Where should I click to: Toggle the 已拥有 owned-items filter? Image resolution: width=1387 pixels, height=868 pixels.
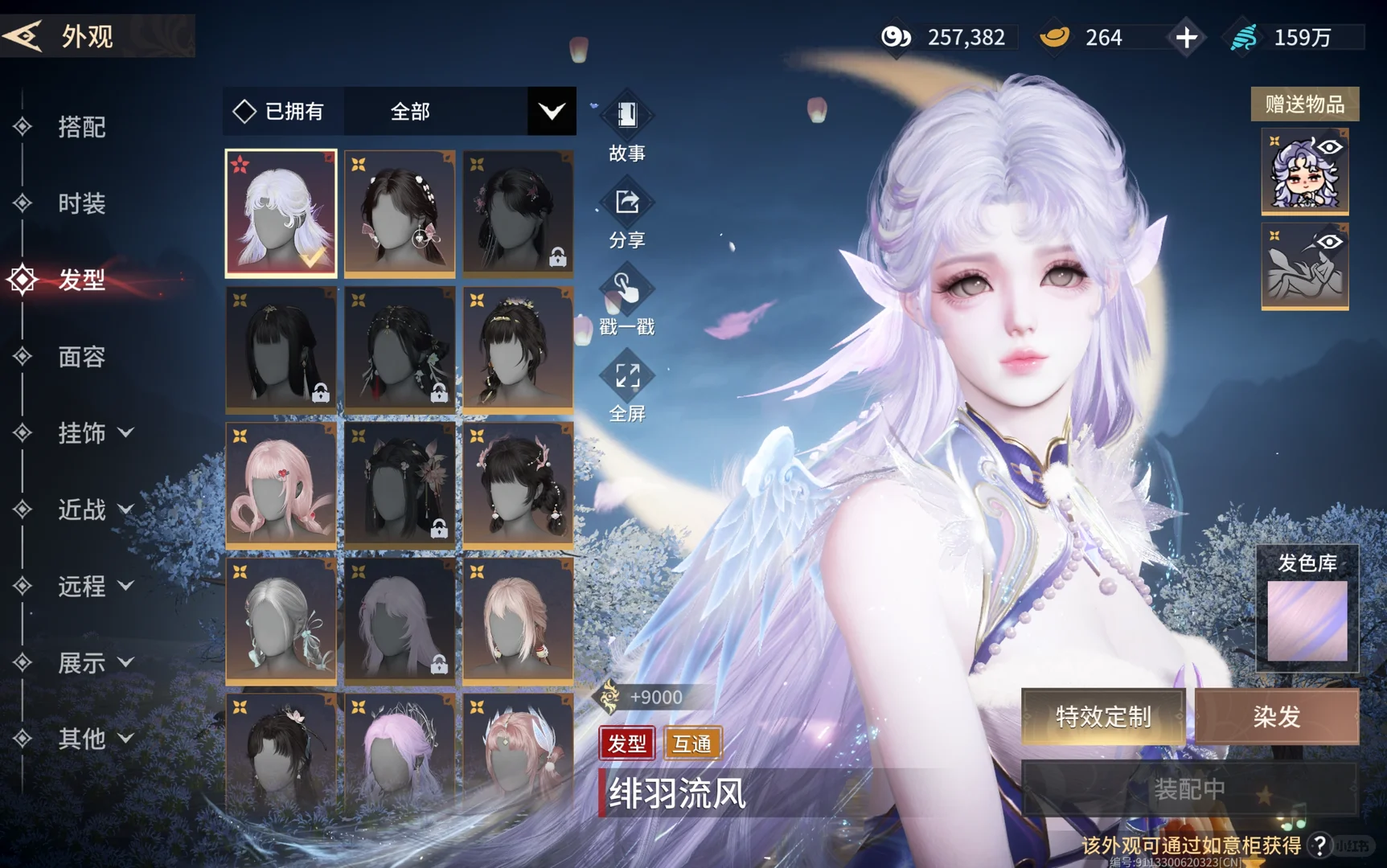click(x=280, y=111)
